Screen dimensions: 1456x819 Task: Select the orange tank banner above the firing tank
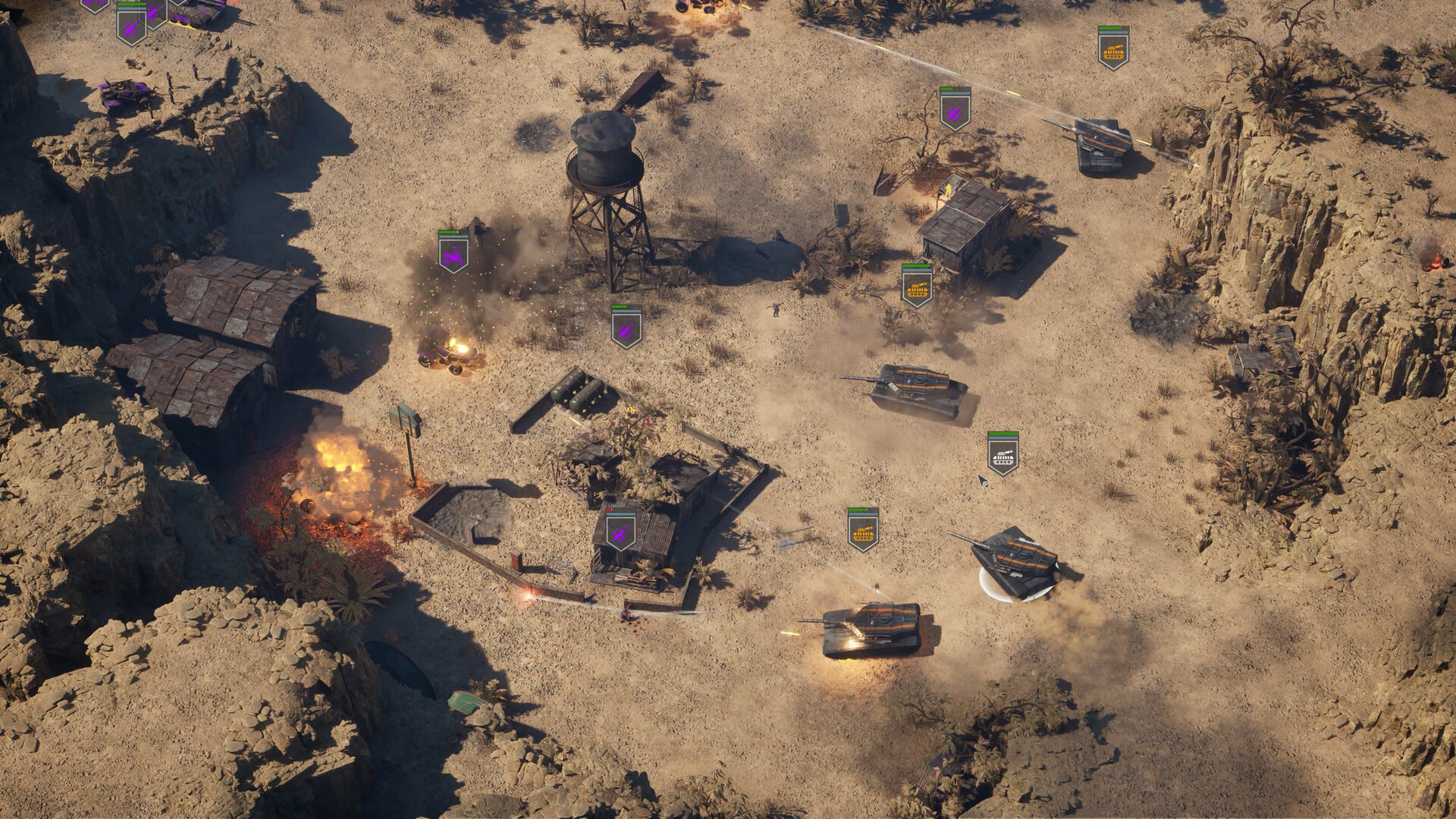(862, 531)
